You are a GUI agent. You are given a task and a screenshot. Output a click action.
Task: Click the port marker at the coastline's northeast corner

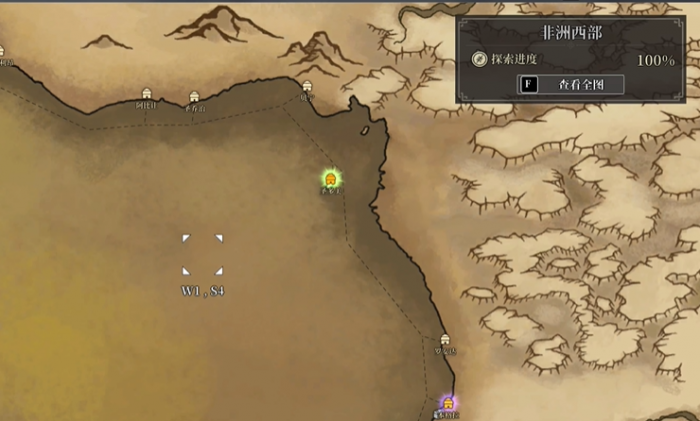pos(307,87)
